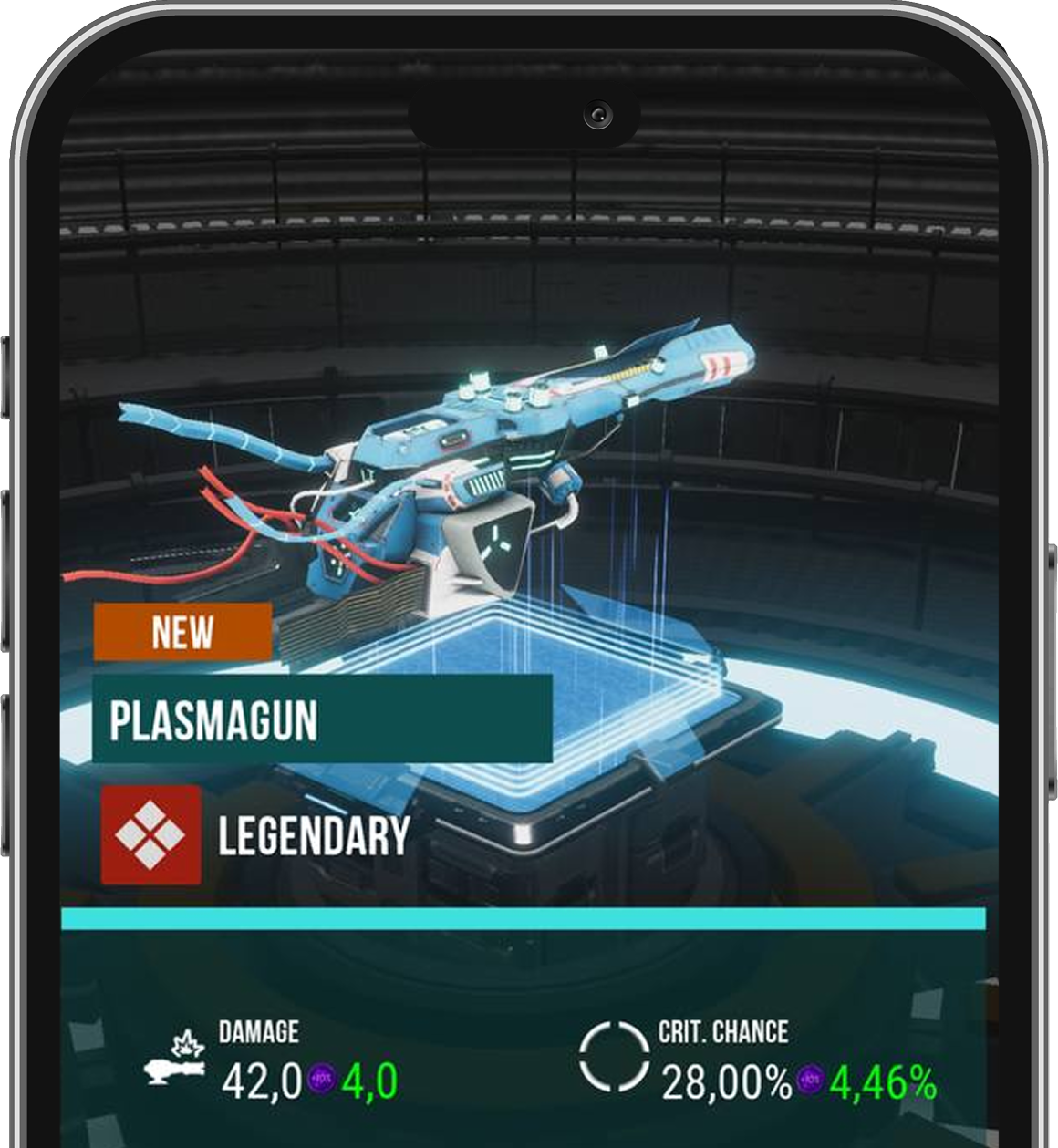1058x1148 pixels.
Task: Click the Crit. Chance crosshair icon
Action: pyautogui.click(x=614, y=1056)
